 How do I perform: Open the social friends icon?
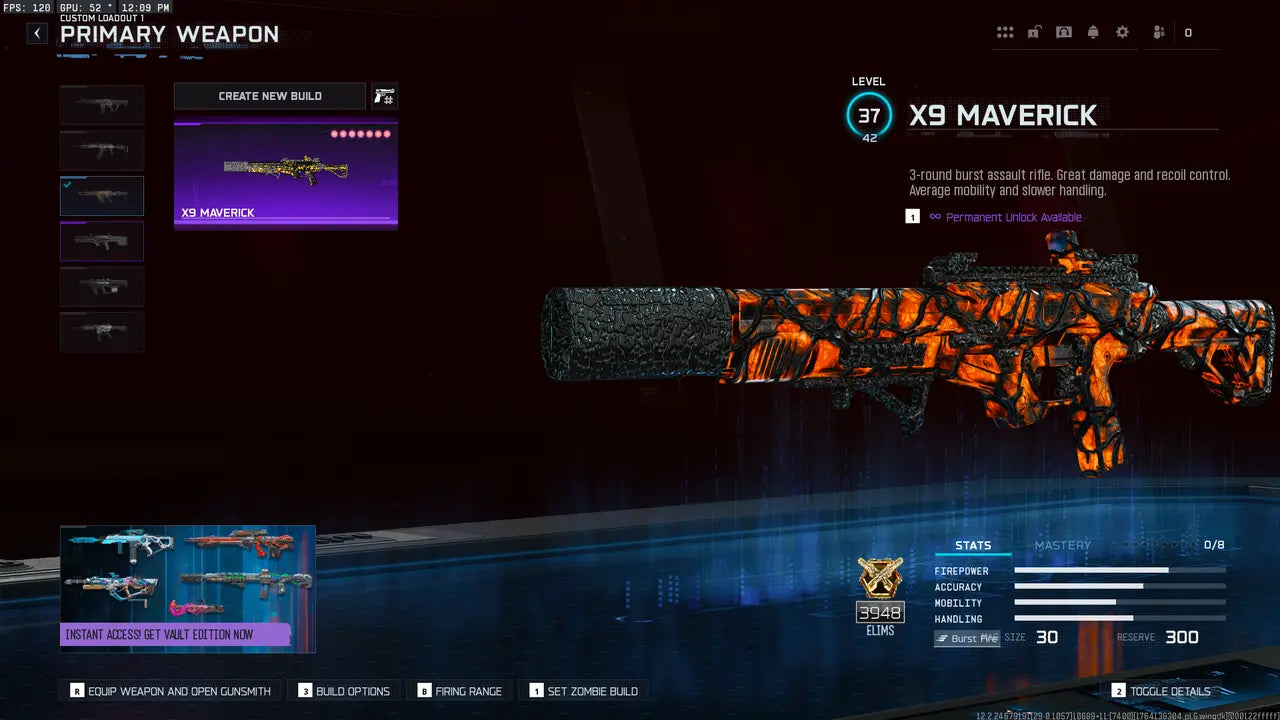point(1159,33)
